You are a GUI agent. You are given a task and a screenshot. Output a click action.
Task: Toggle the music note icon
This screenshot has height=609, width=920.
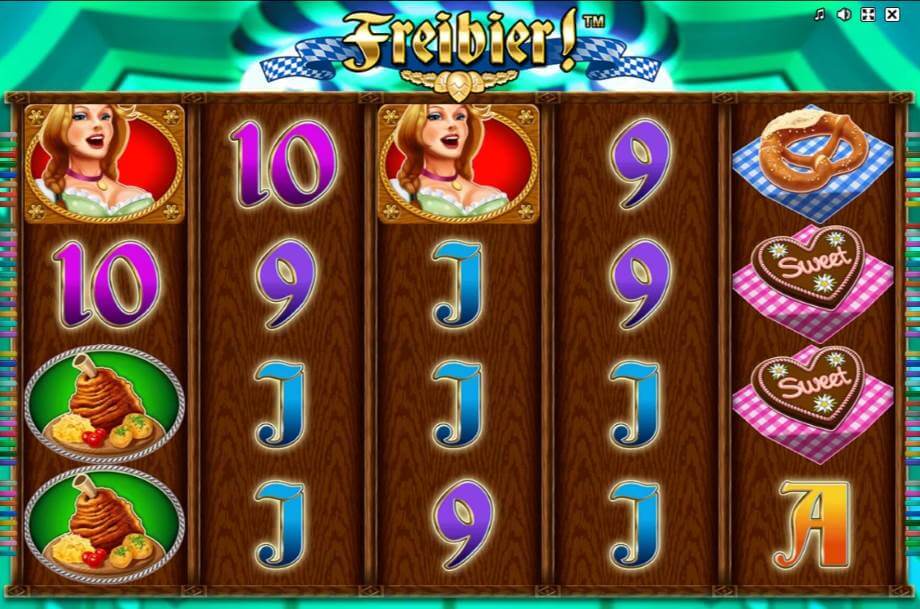pyautogui.click(x=819, y=15)
